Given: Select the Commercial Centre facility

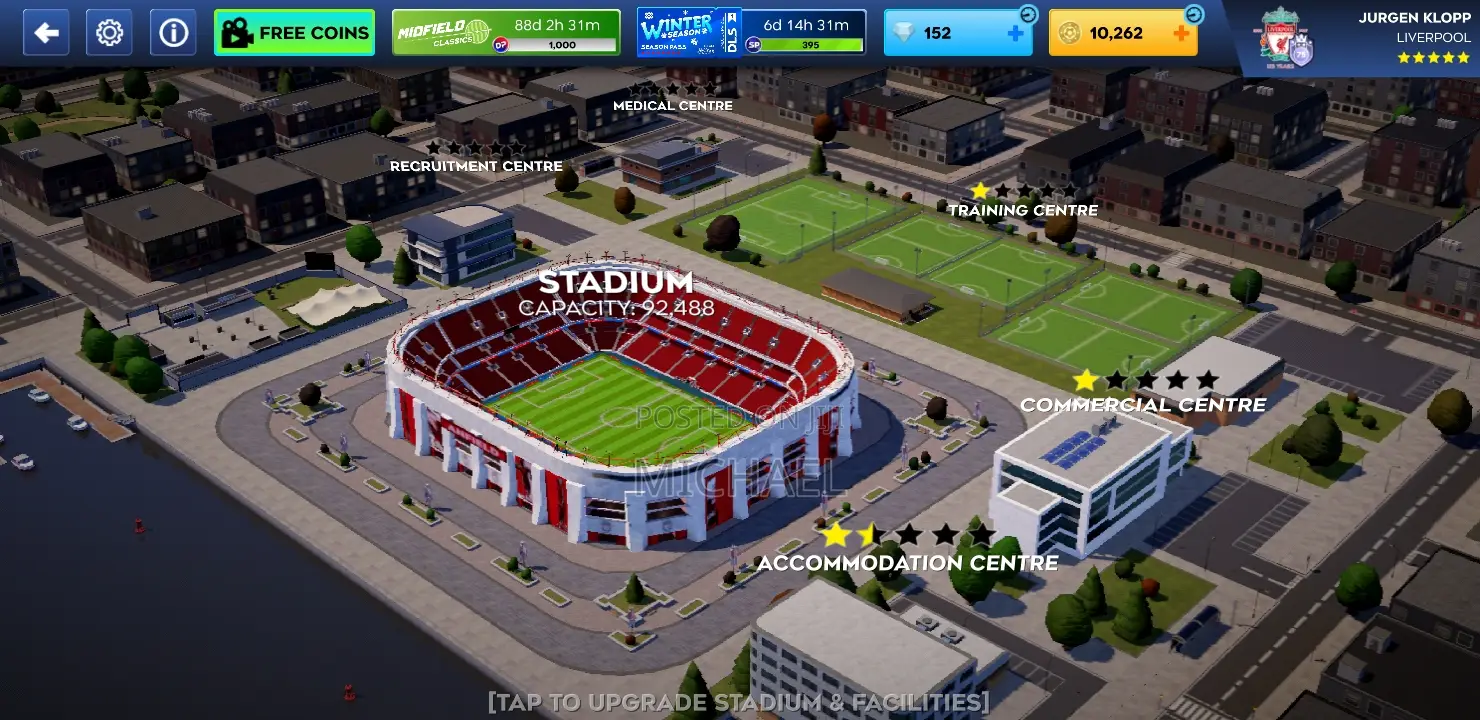Looking at the screenshot, I should click(x=1143, y=404).
